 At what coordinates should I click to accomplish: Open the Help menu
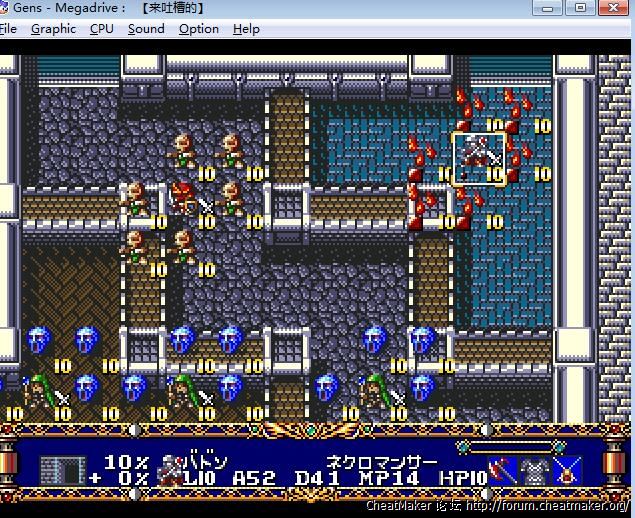point(246,29)
